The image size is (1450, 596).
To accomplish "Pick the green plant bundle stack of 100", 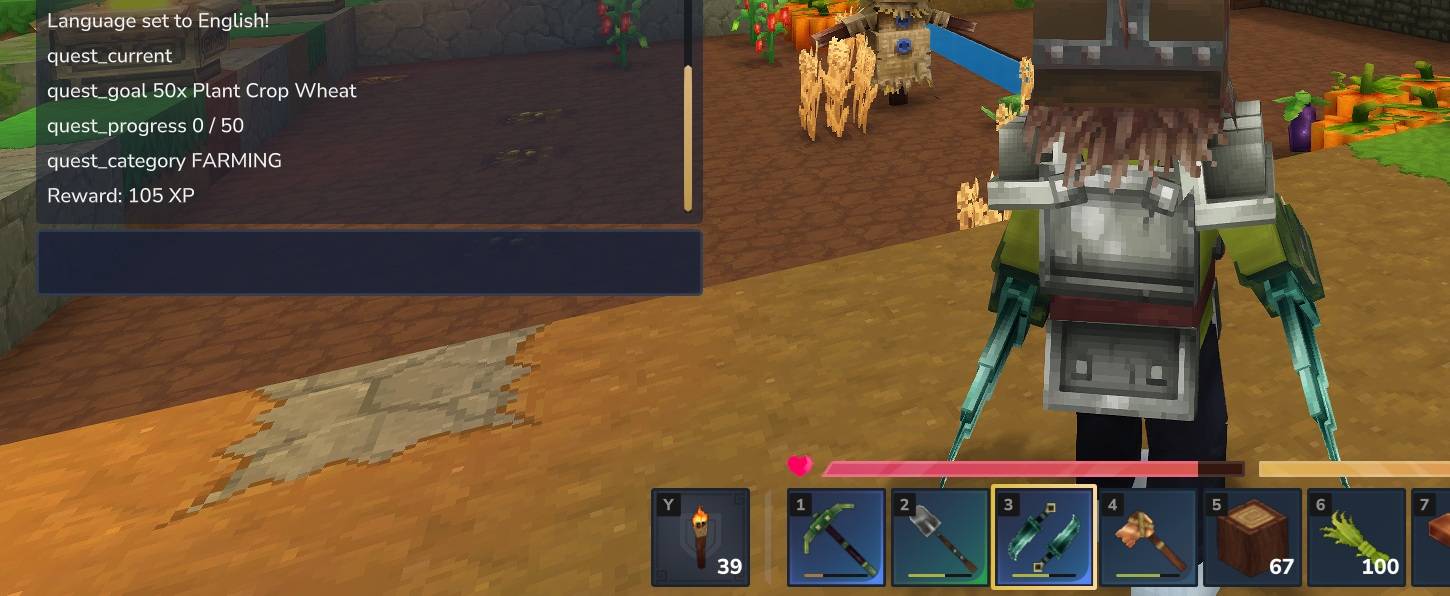I will pos(1355,537).
